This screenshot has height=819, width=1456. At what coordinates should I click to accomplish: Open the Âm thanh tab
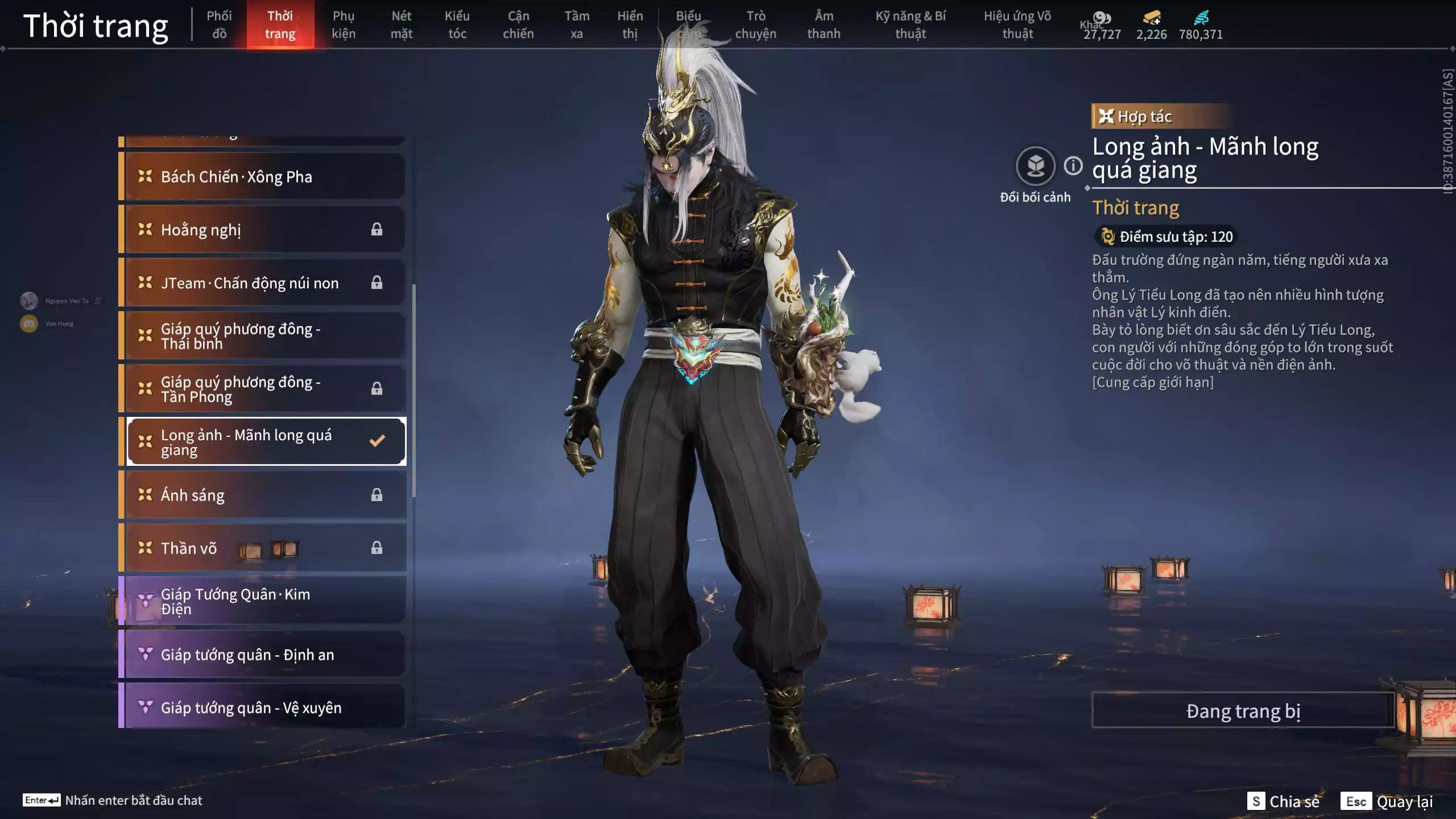[824, 24]
